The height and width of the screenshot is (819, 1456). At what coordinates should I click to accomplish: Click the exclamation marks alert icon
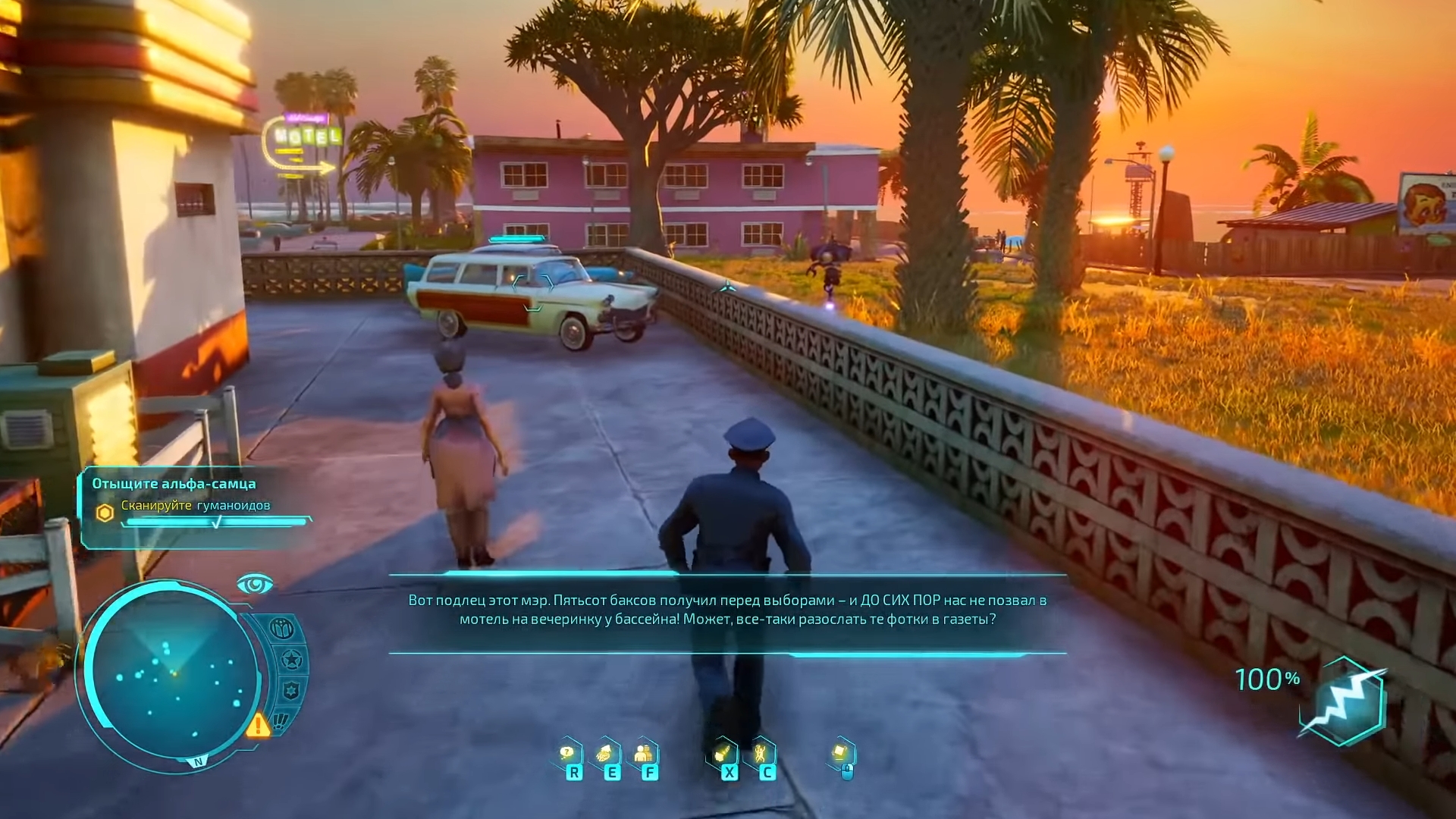pos(281,720)
